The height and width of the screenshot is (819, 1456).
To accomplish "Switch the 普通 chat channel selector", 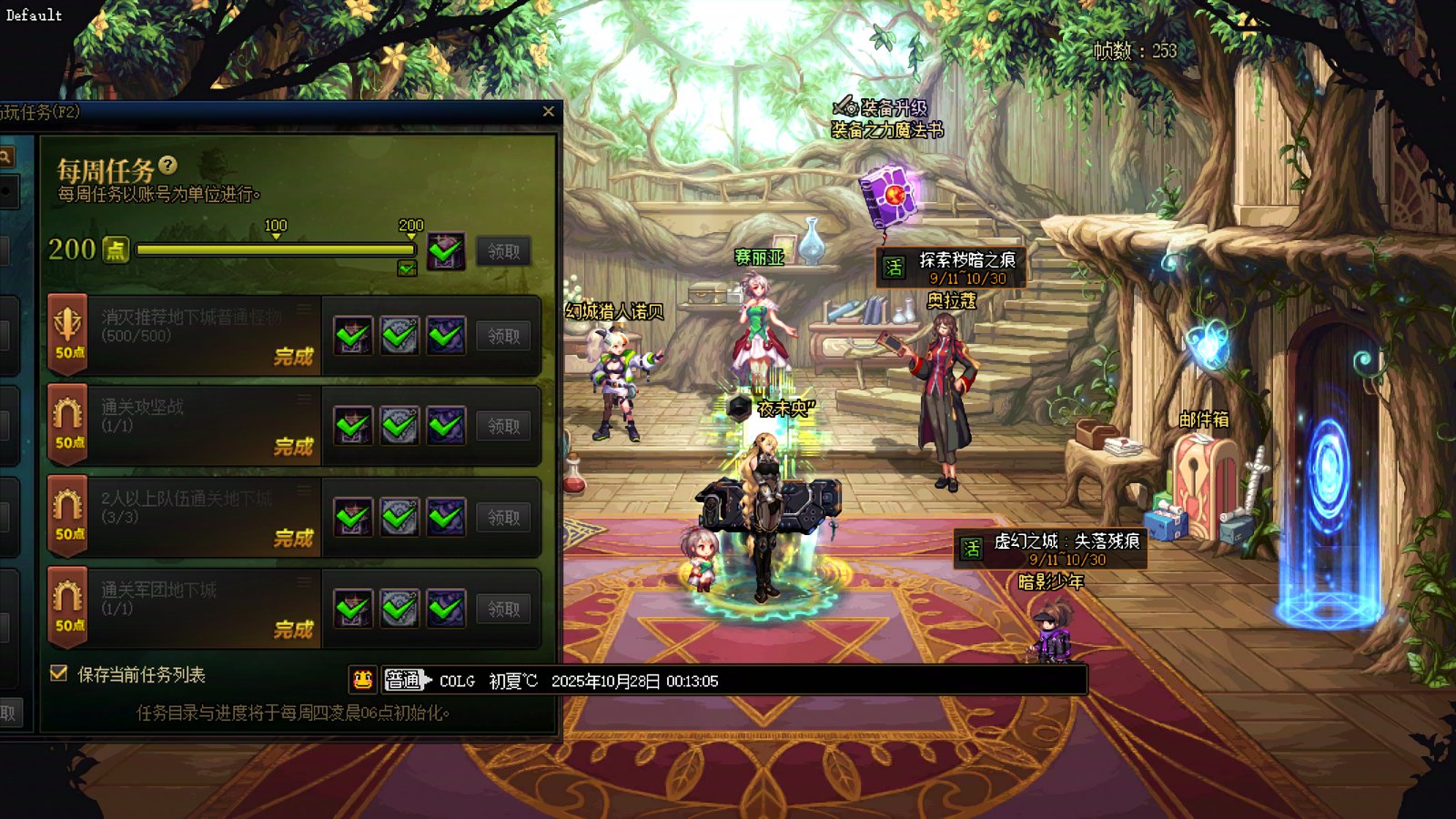I will 405,680.
